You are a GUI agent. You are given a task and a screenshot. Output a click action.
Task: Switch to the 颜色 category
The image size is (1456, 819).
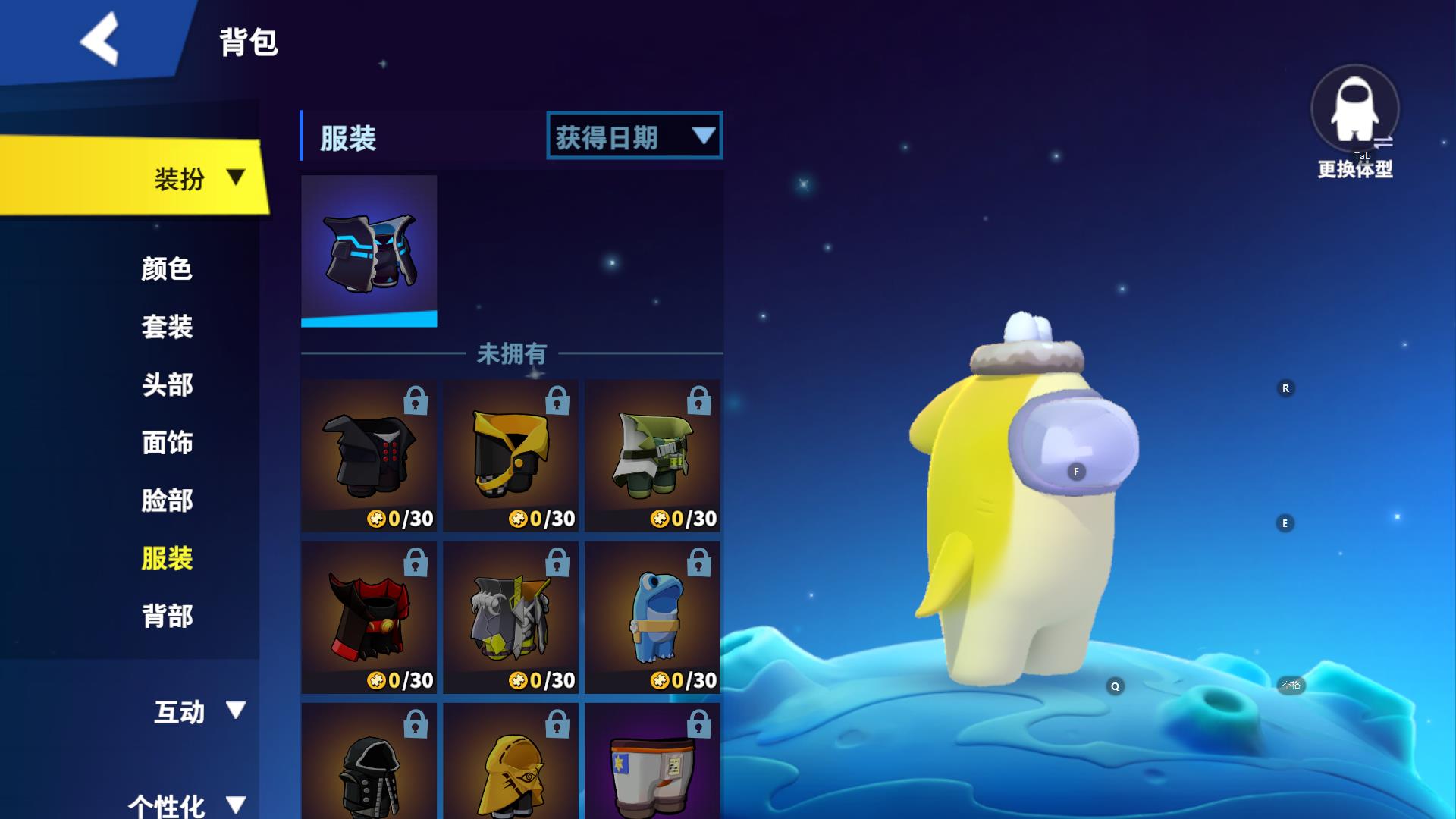tap(167, 269)
